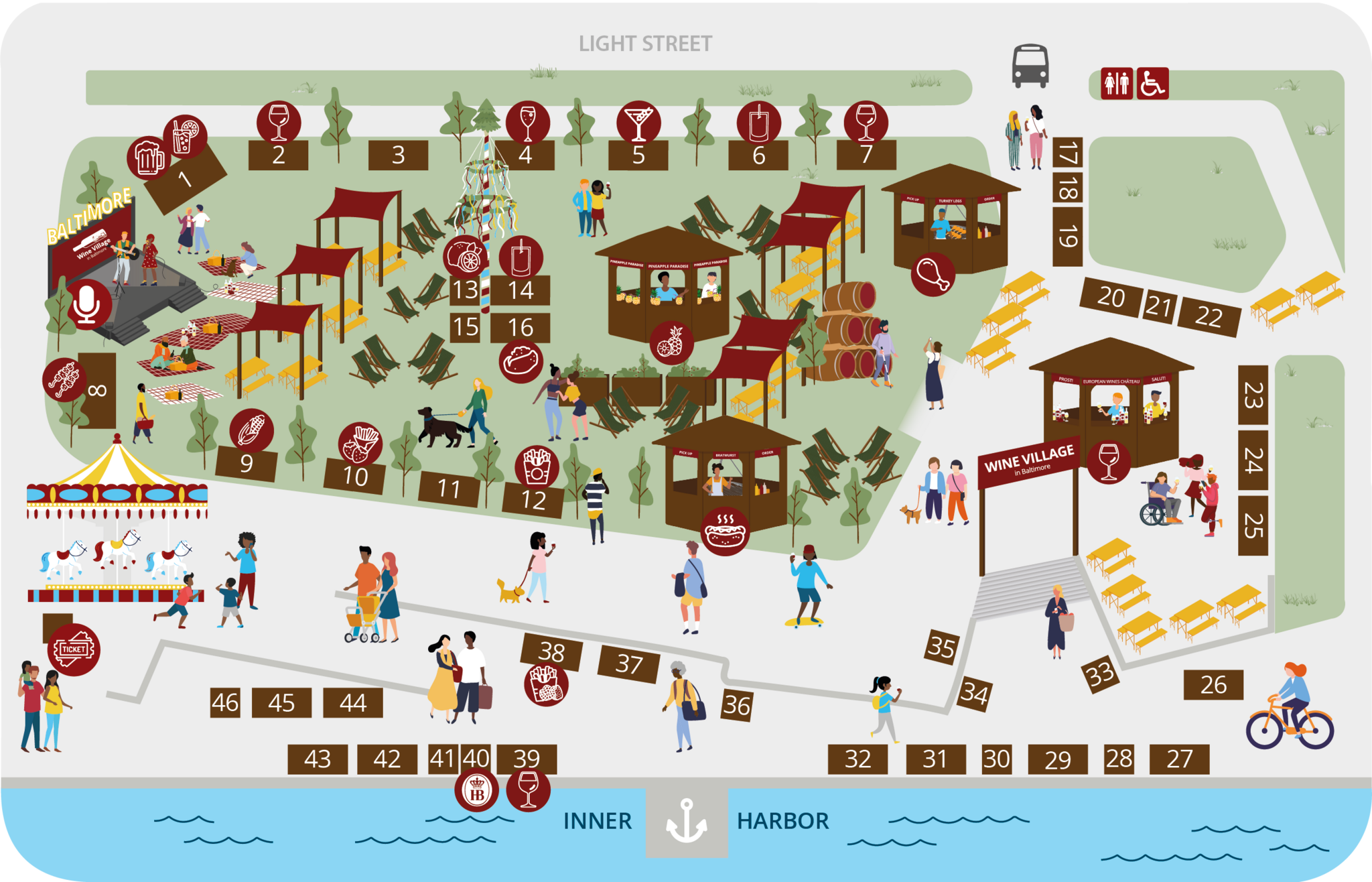Choose booth number 26 marker
The height and width of the screenshot is (882, 1372).
tap(1213, 685)
